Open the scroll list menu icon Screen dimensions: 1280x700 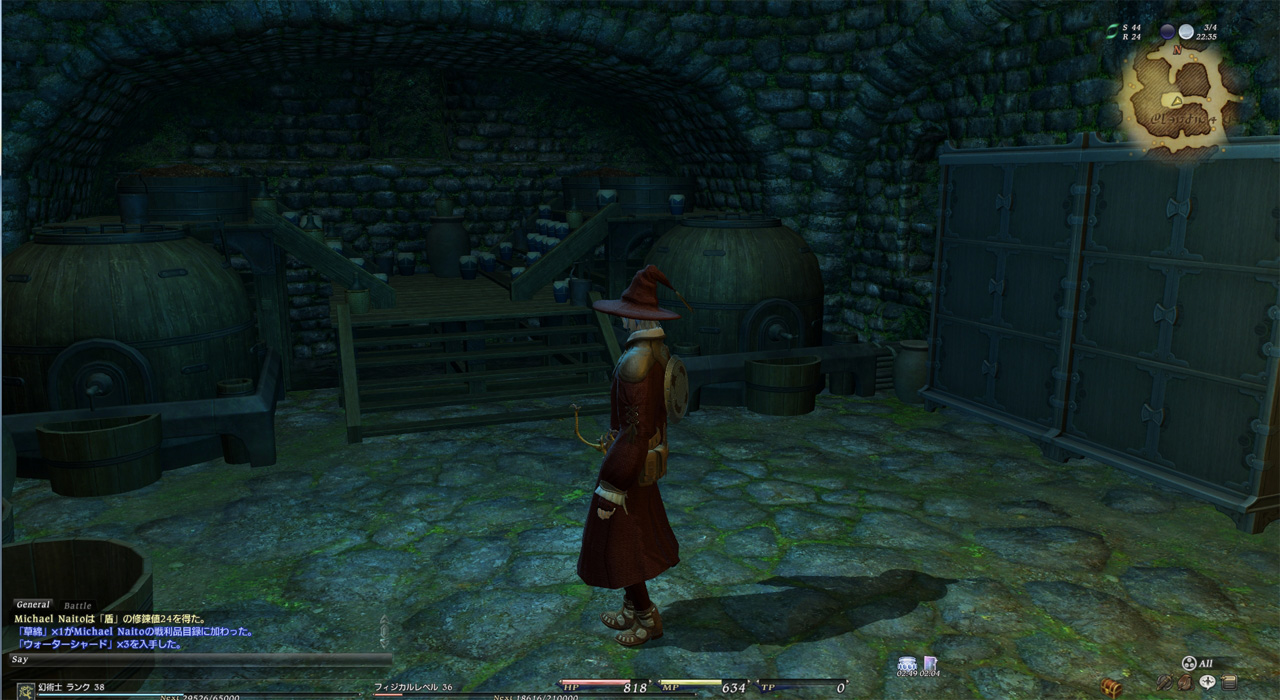click(x=1229, y=683)
